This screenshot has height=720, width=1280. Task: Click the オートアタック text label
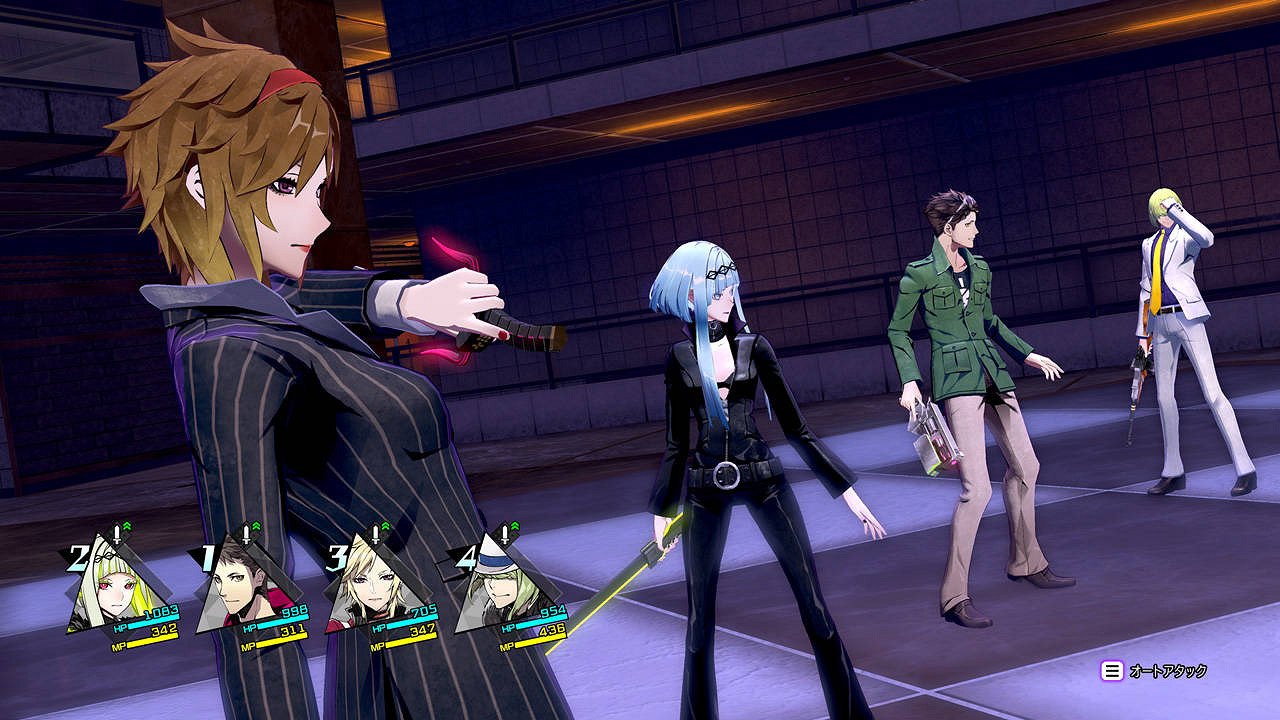pyautogui.click(x=1167, y=670)
